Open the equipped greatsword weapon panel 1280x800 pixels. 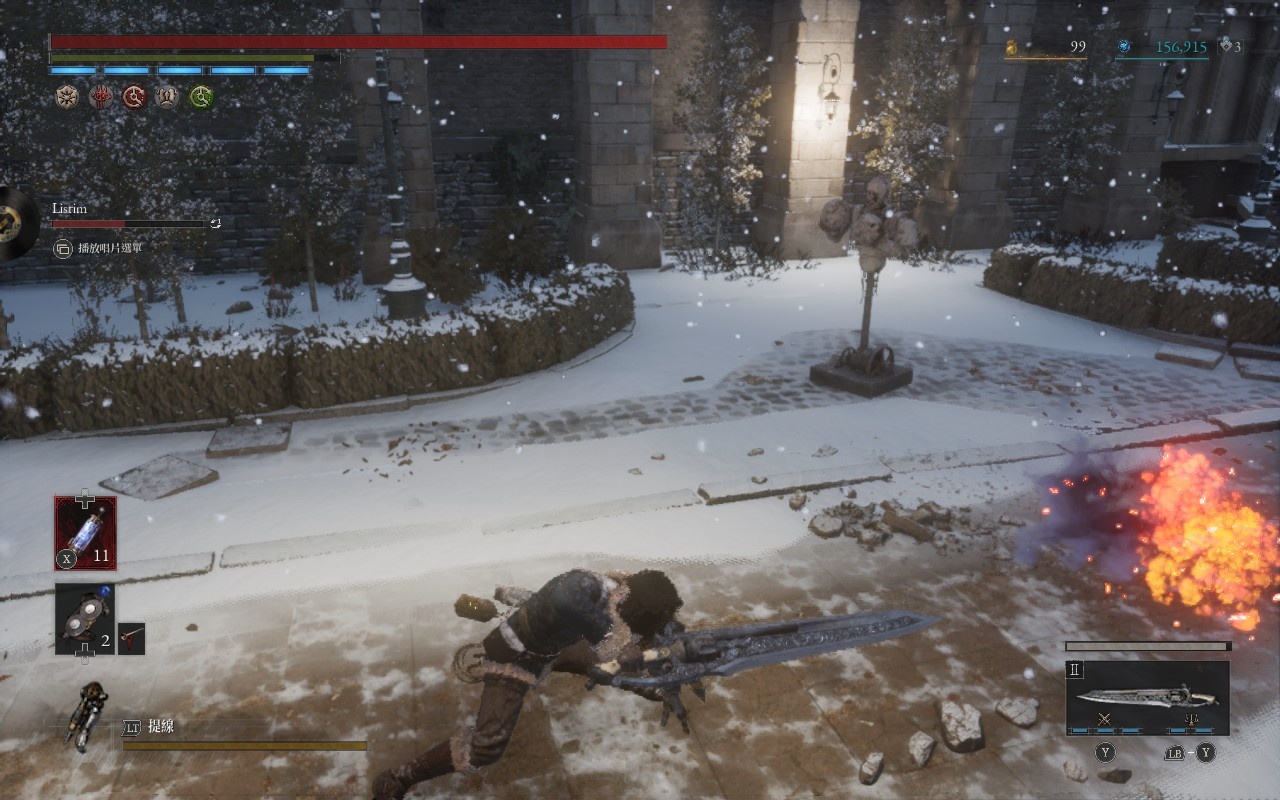click(x=1147, y=697)
